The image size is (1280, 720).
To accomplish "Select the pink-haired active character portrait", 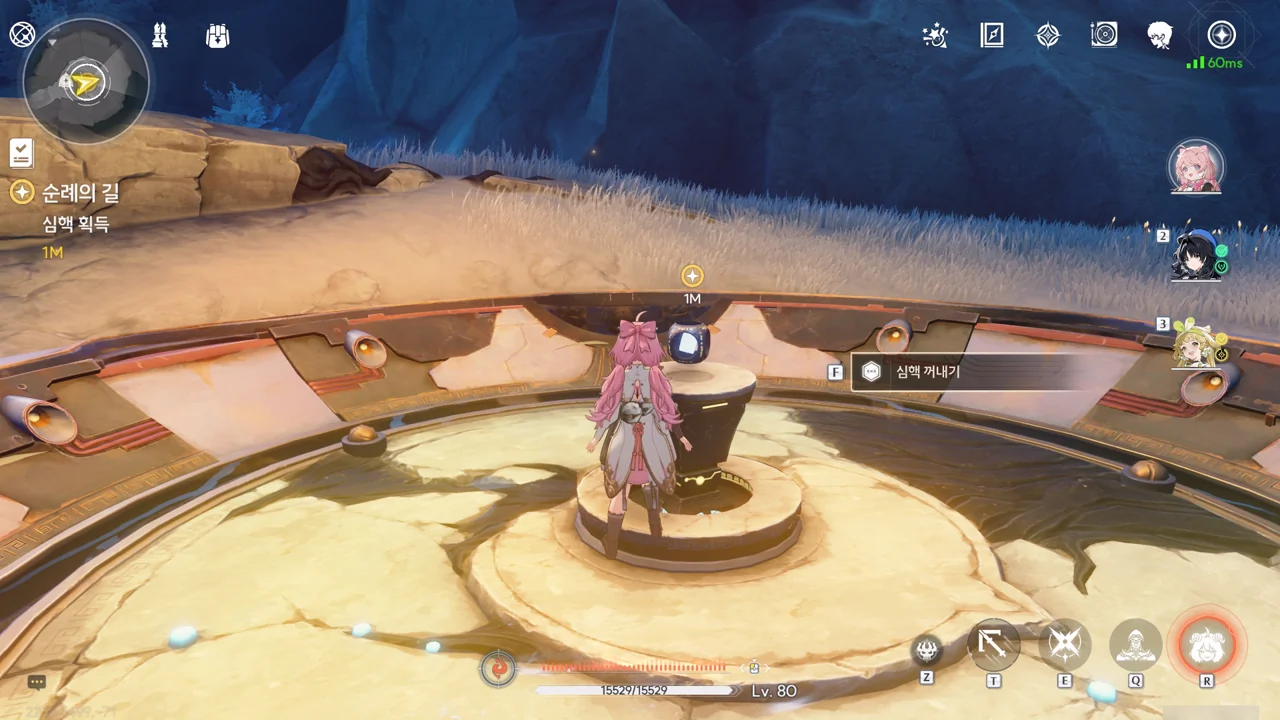I will tap(1196, 167).
